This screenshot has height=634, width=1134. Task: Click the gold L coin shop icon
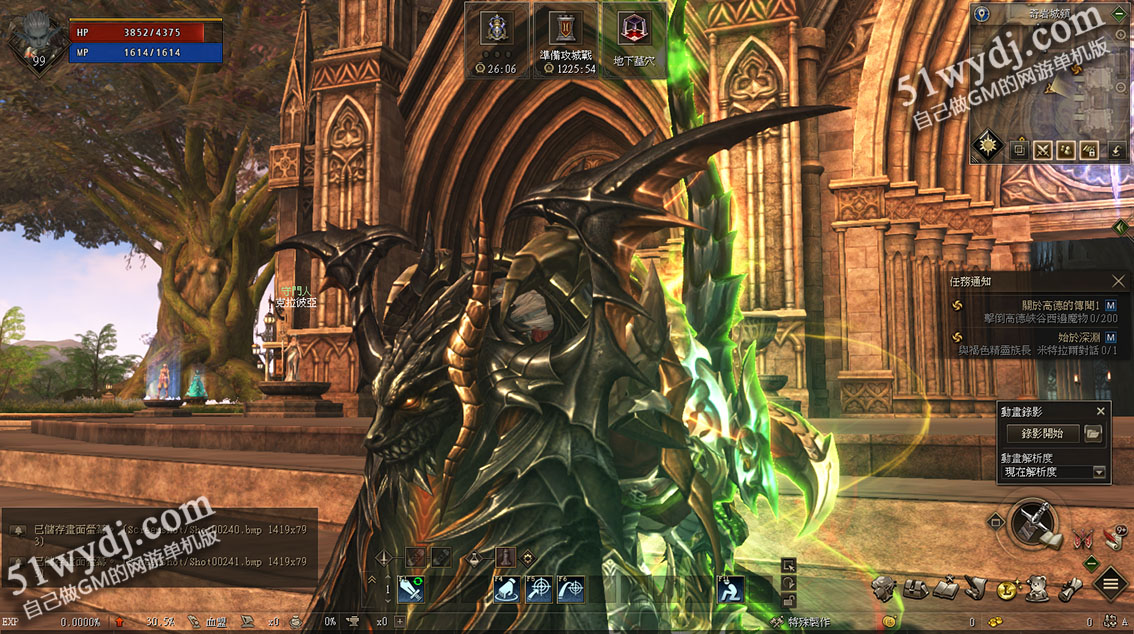click(x=1007, y=589)
